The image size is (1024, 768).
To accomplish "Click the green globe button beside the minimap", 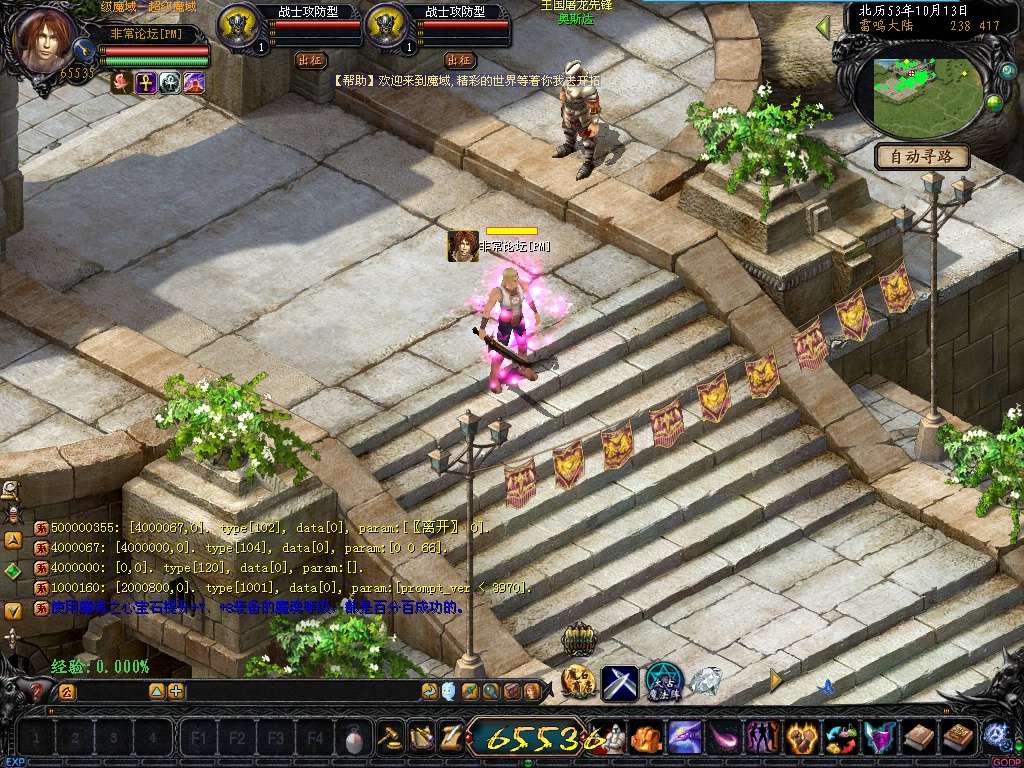I will (x=994, y=102).
